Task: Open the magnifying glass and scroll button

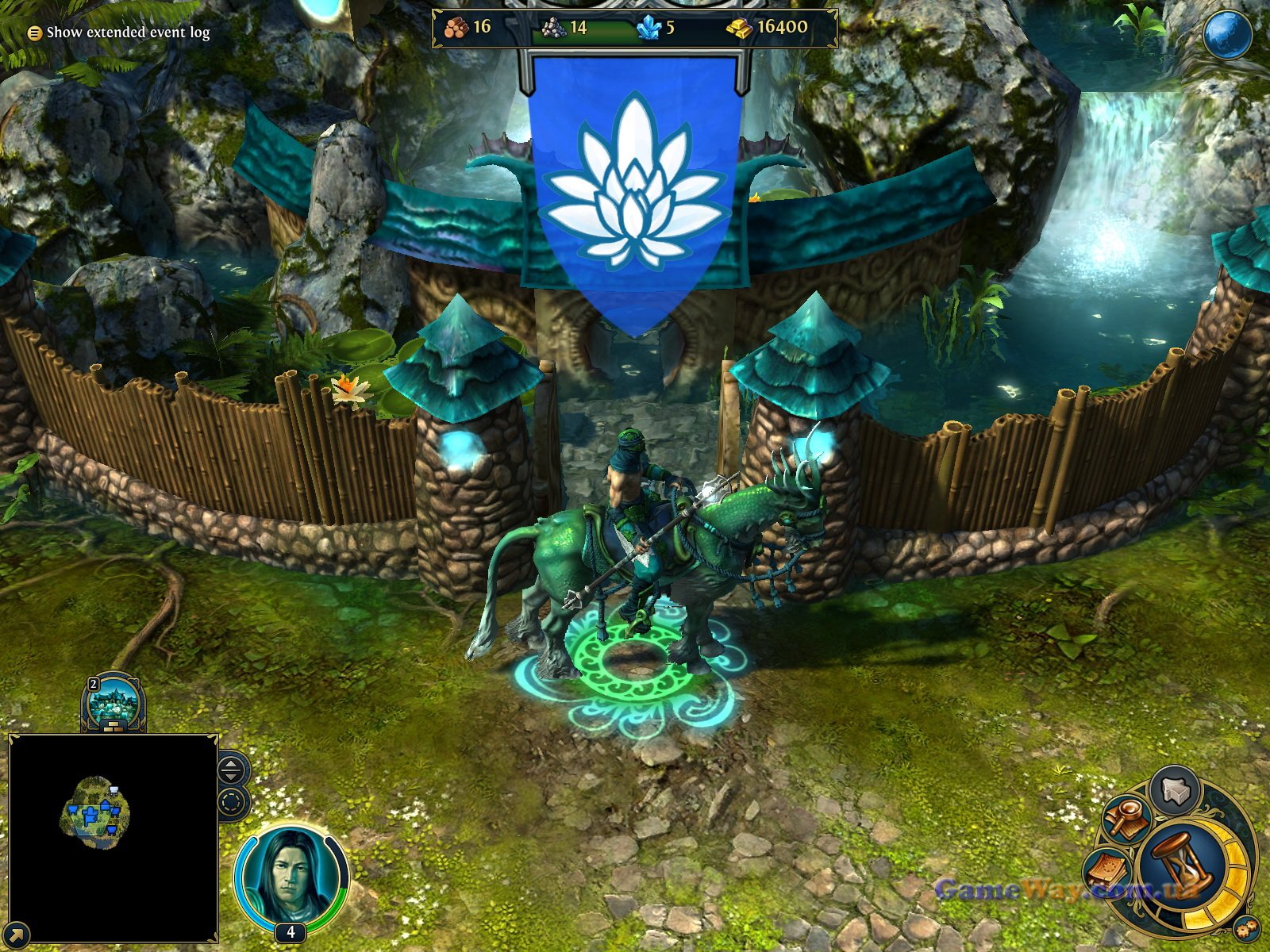Action: (x=1126, y=820)
